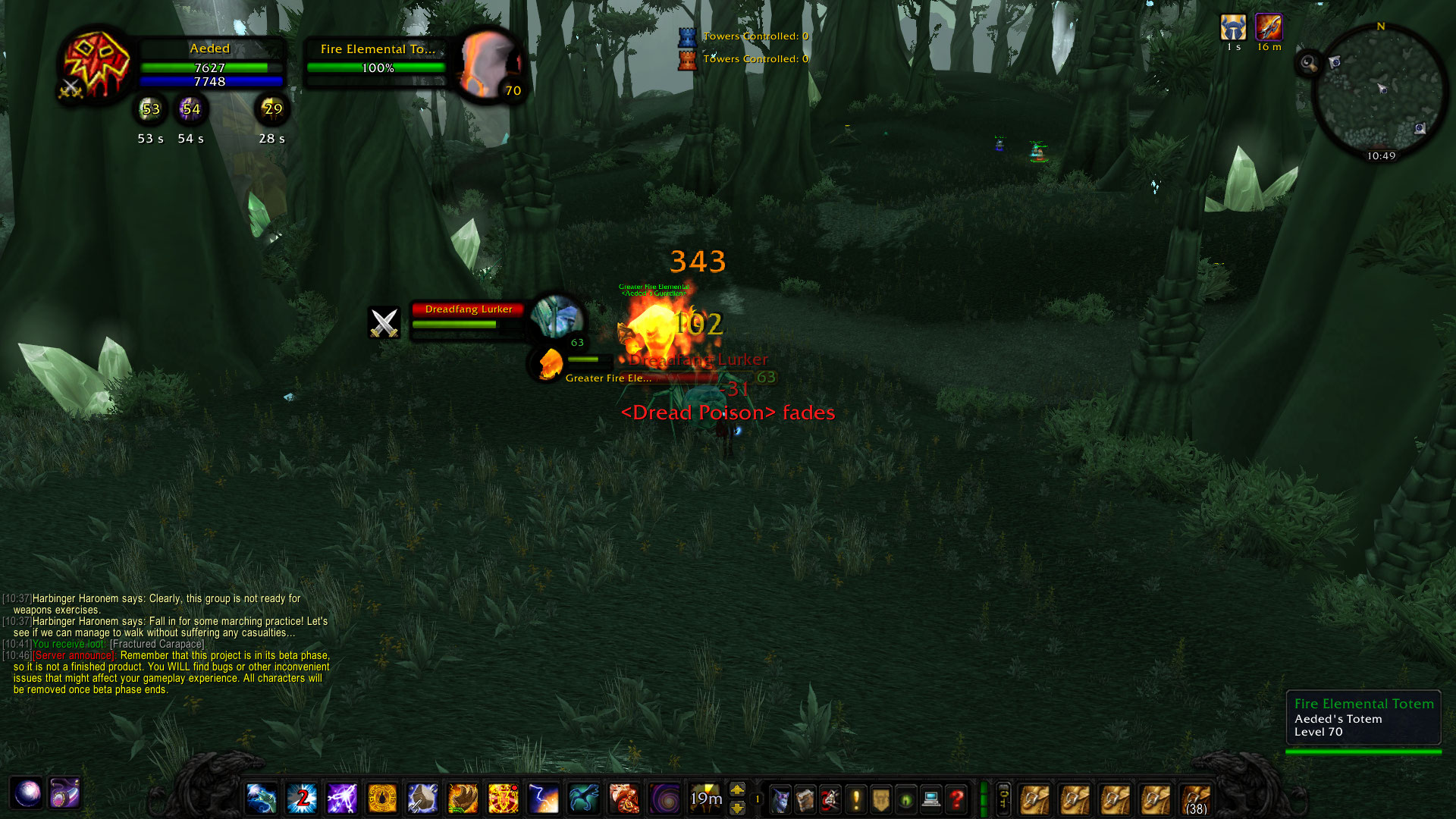Image resolution: width=1456 pixels, height=819 pixels.
Task: Open the rightmost bag showing (38) slots
Action: (1197, 799)
